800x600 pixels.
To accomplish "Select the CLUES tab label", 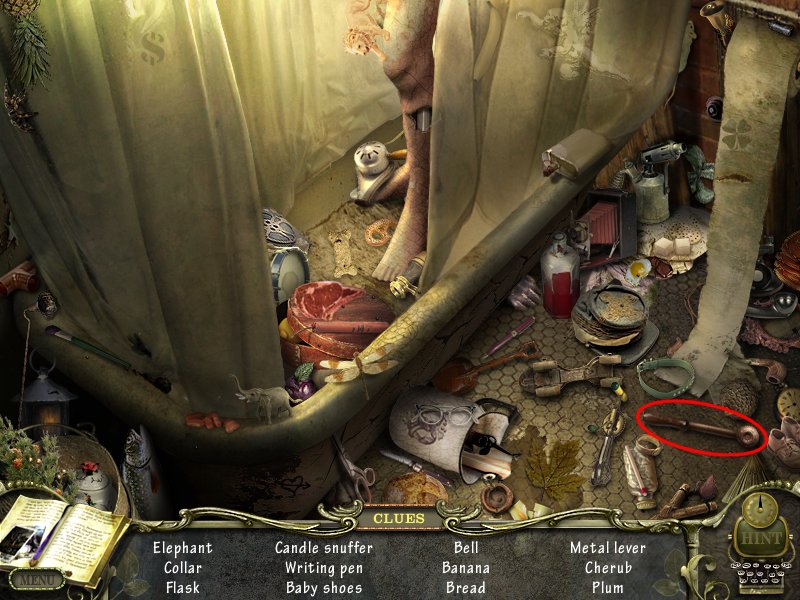I will [x=399, y=518].
